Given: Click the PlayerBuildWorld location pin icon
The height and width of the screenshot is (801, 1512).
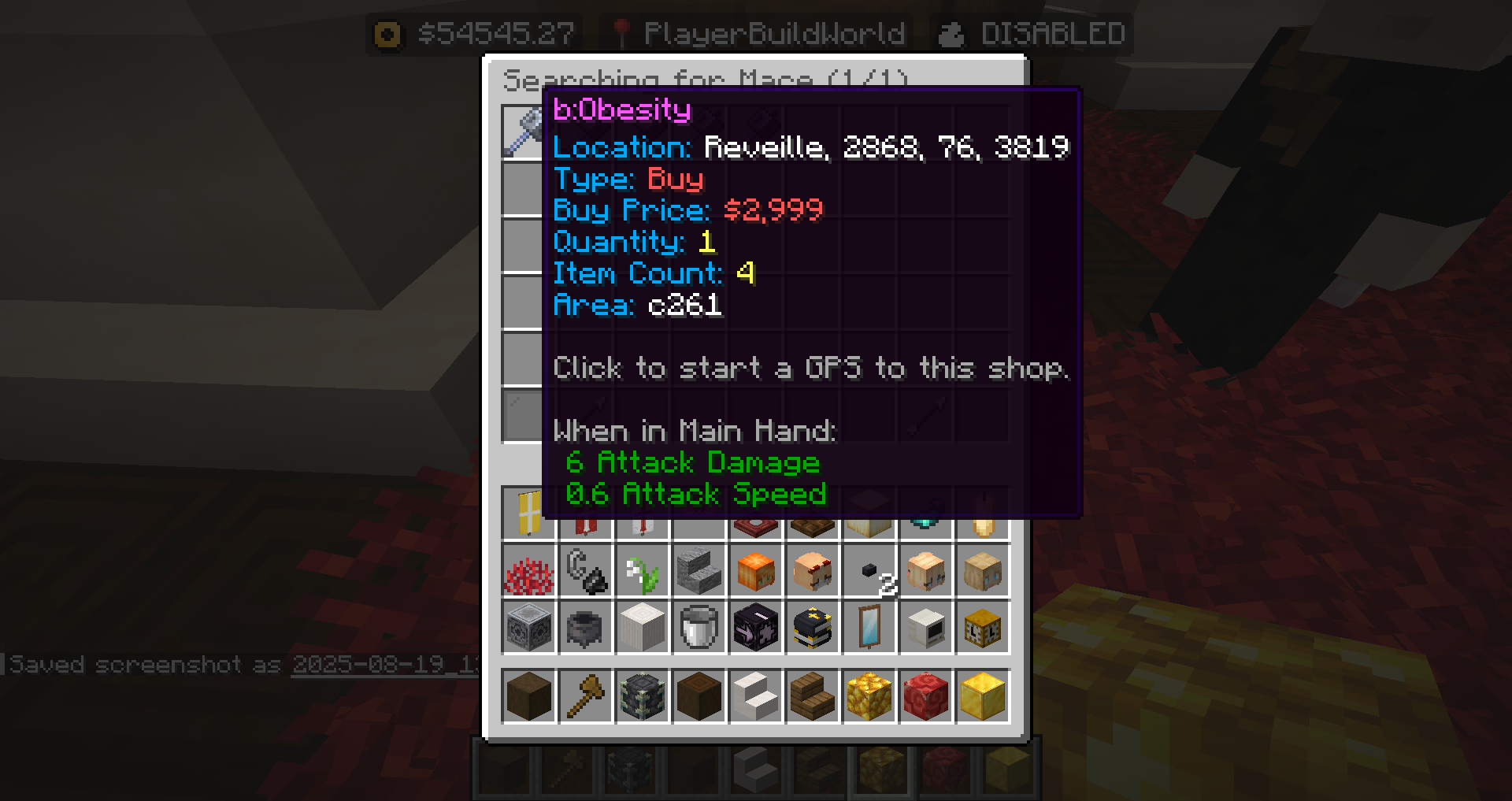Looking at the screenshot, I should pyautogui.click(x=623, y=33).
